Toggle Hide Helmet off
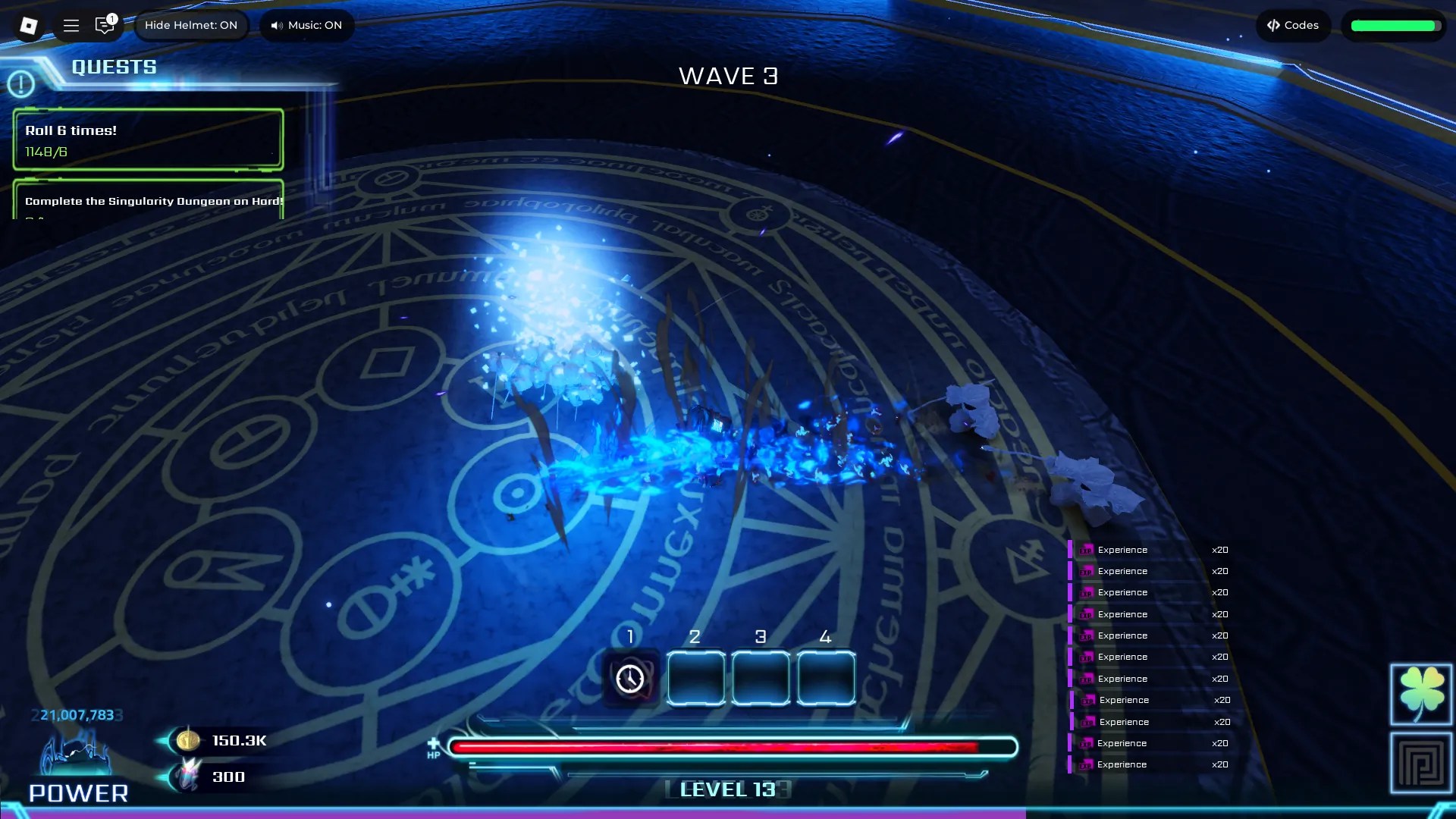 pyautogui.click(x=191, y=25)
